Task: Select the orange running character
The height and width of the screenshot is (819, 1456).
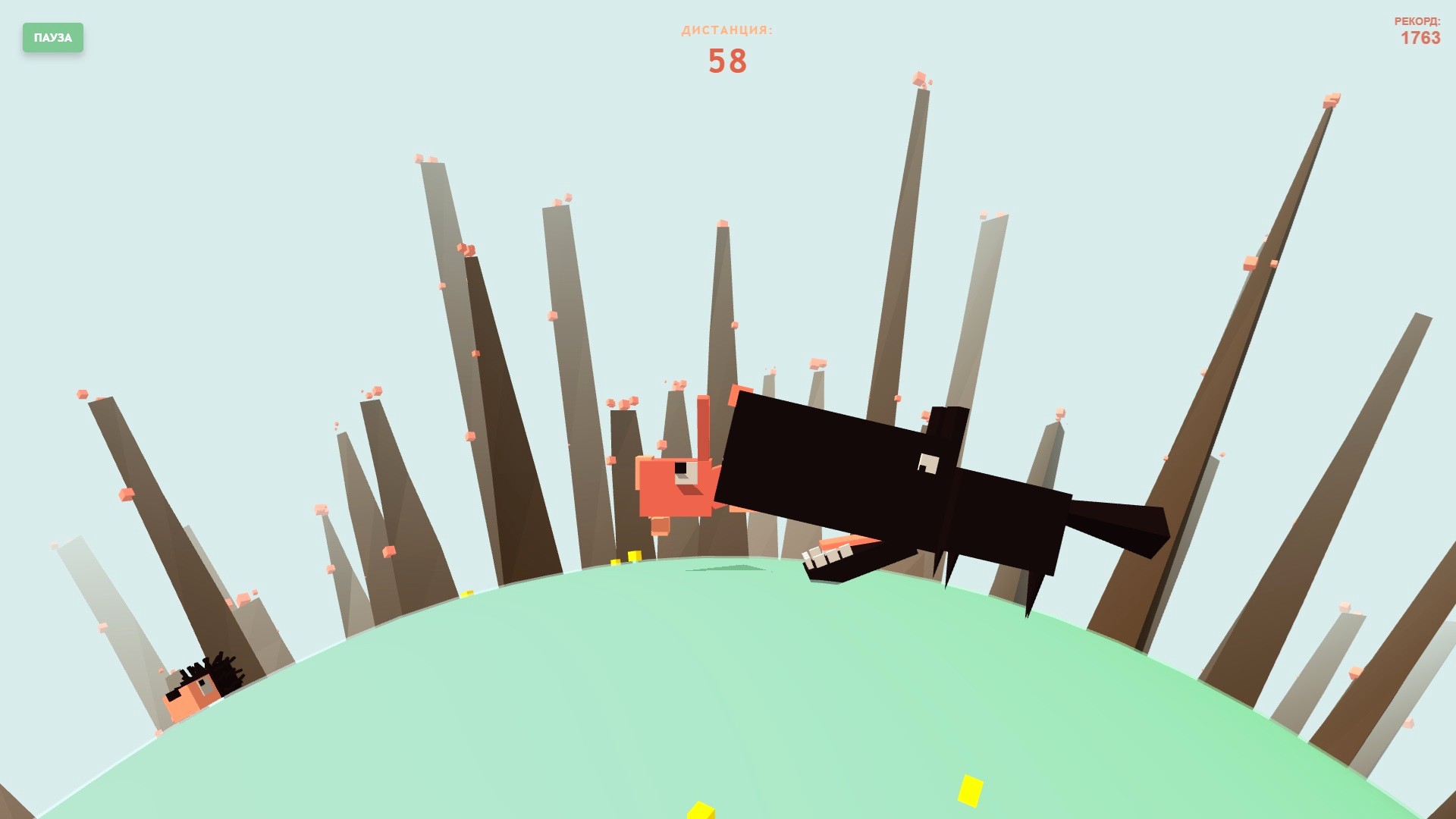Action: [x=675, y=485]
